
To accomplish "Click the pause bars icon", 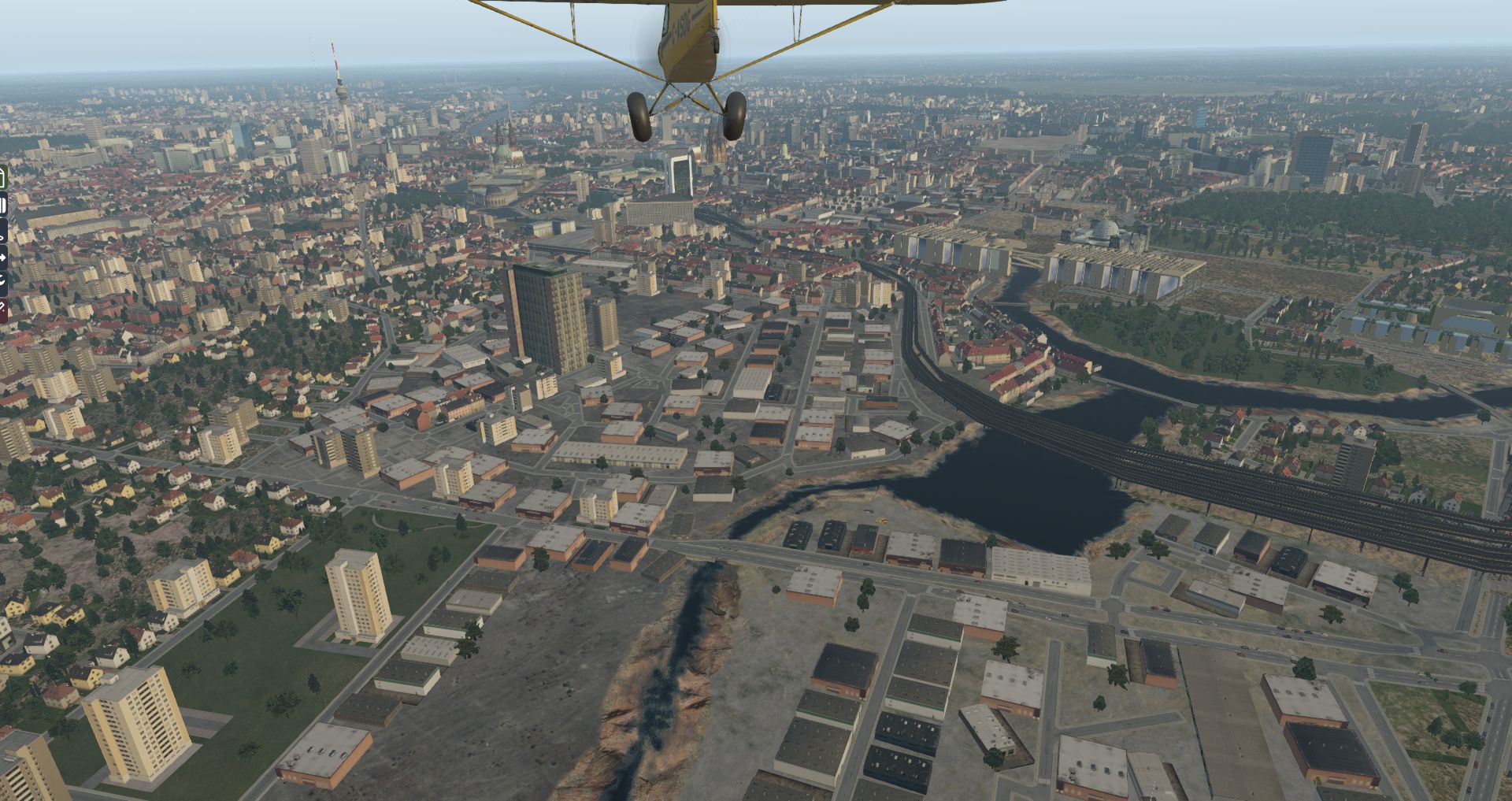I will click(2, 206).
